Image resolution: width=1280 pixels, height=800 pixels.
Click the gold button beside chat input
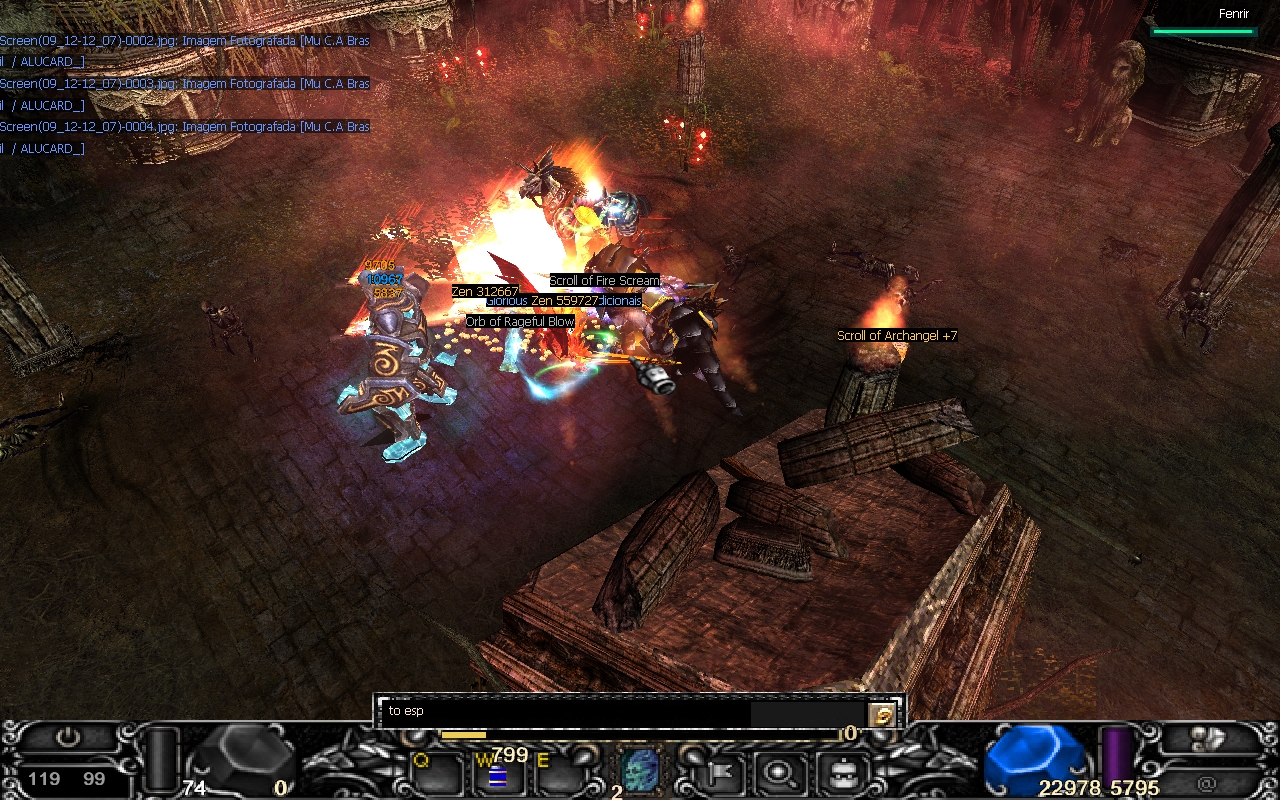pos(881,714)
